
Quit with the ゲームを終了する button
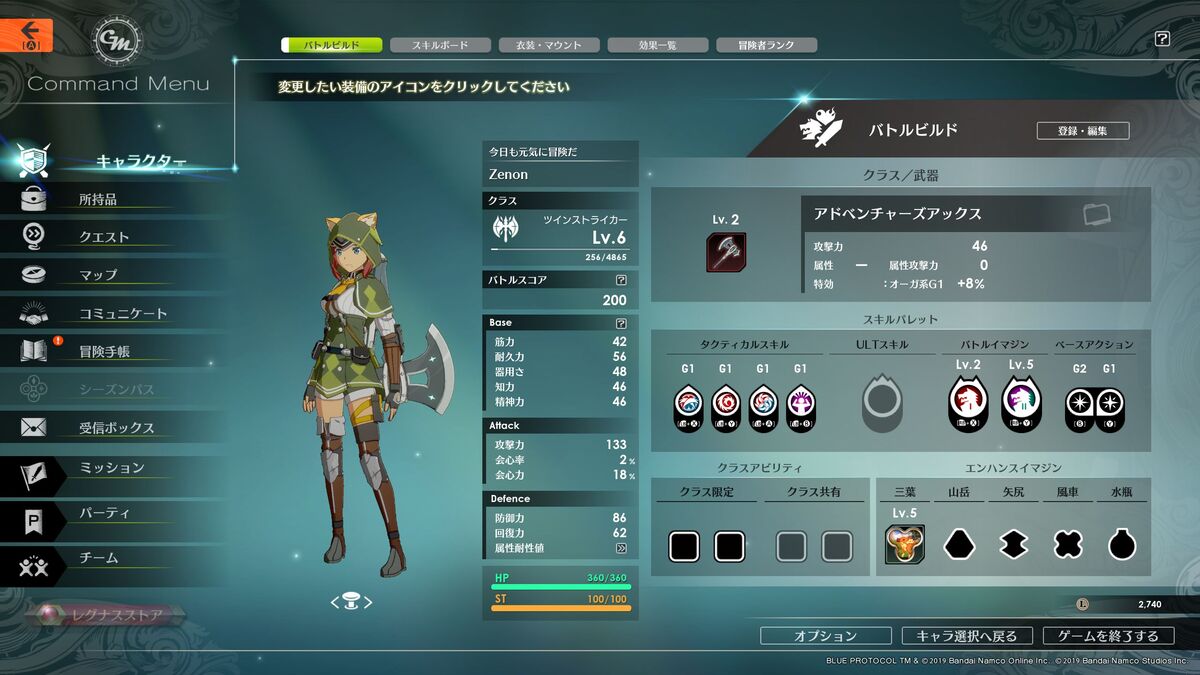click(x=1109, y=636)
